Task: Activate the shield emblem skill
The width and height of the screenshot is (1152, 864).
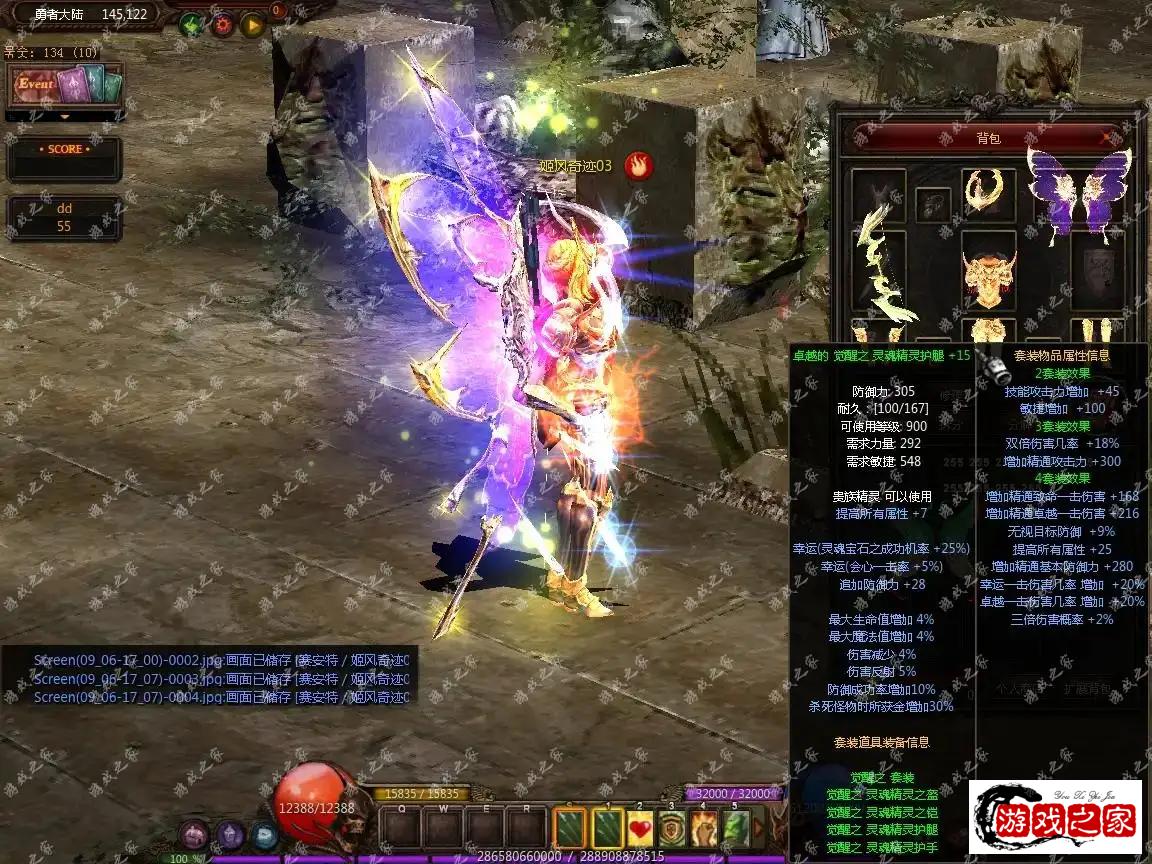Action: click(672, 828)
